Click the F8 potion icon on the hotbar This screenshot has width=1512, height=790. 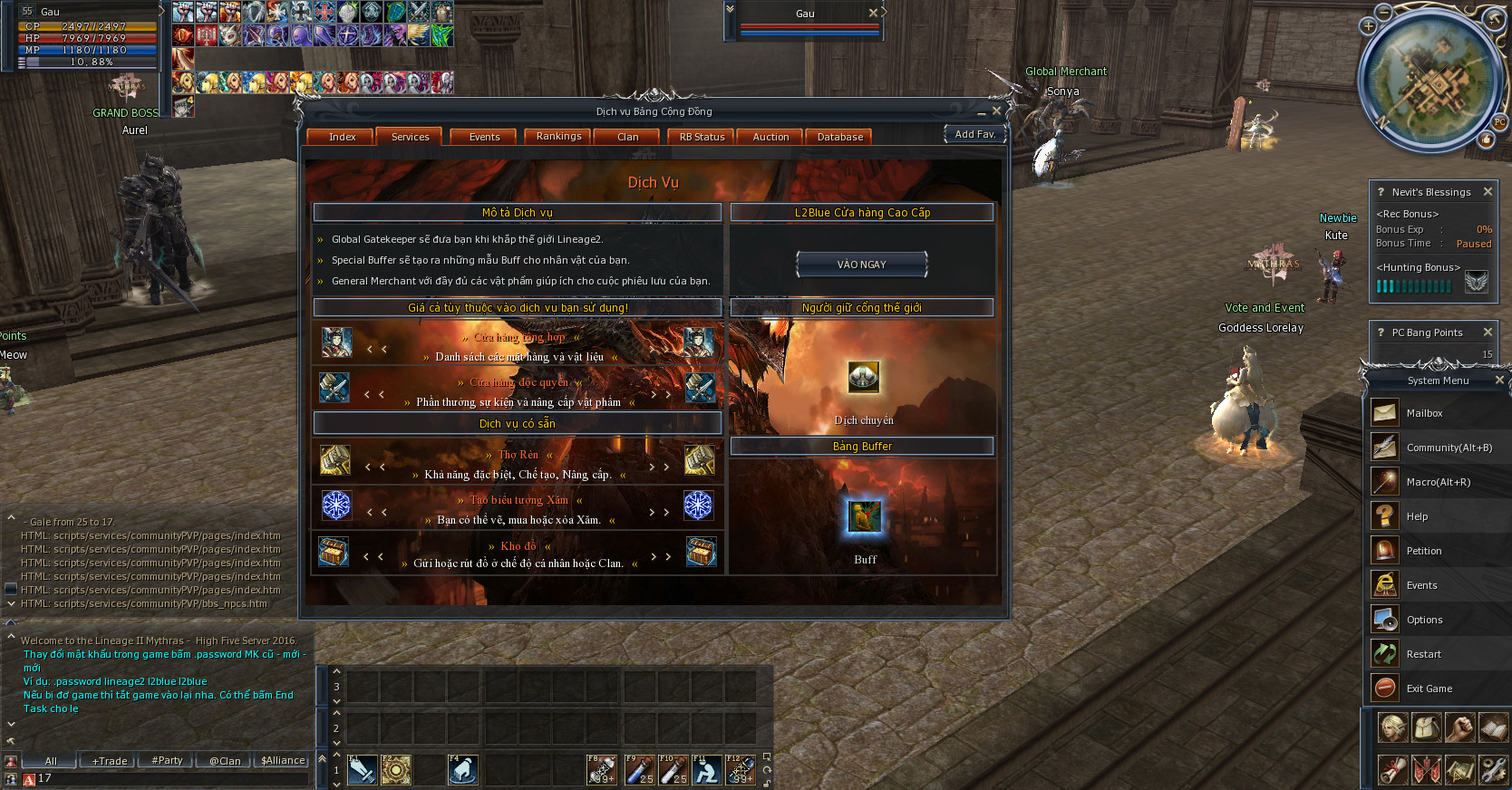pos(600,770)
